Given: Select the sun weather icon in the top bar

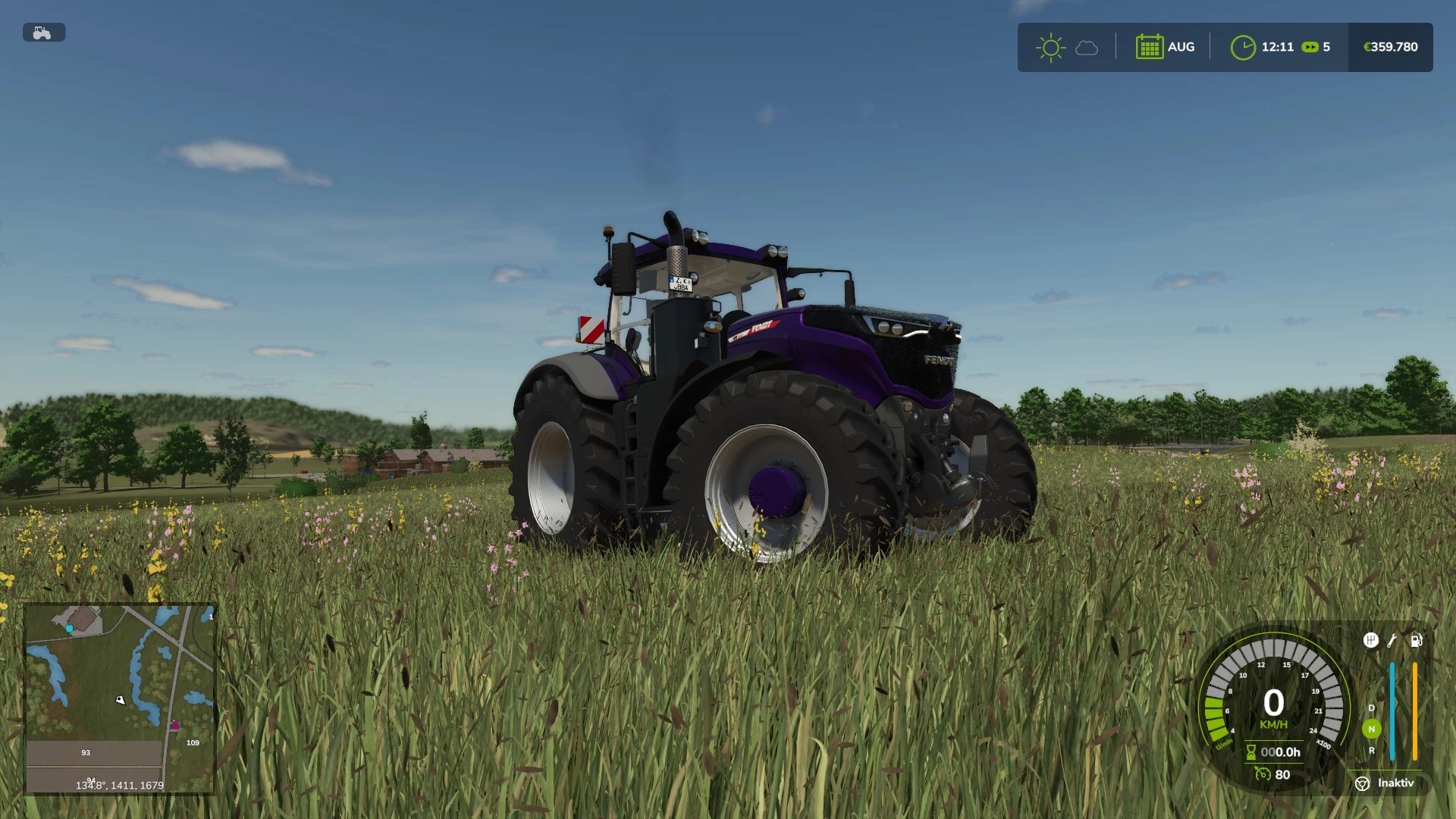Looking at the screenshot, I should coord(1050,46).
